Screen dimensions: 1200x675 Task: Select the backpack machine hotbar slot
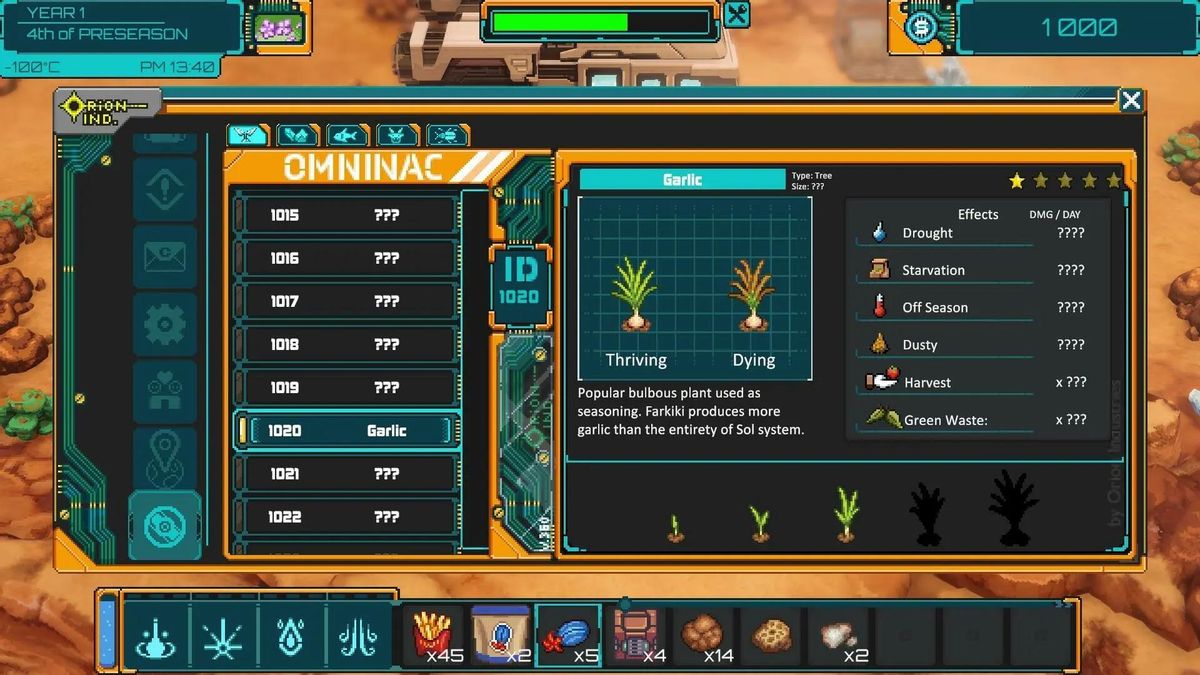pos(637,635)
